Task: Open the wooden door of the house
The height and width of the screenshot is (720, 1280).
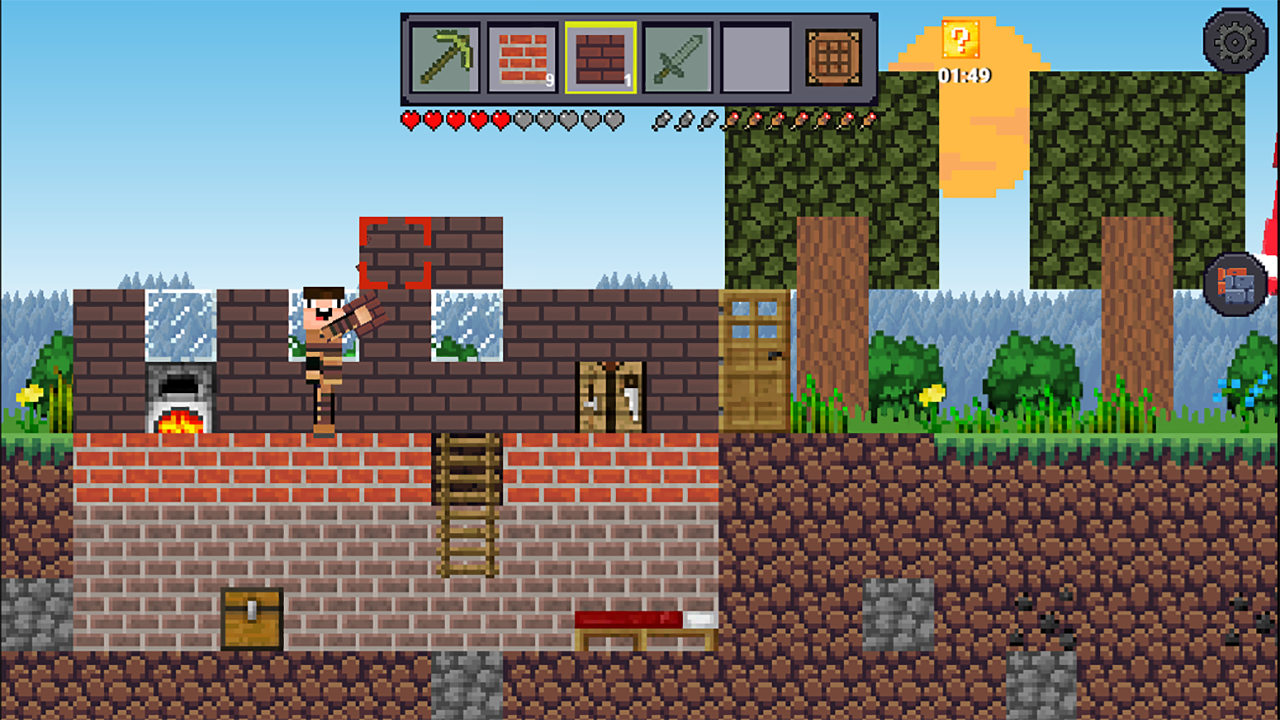Action: tap(755, 360)
